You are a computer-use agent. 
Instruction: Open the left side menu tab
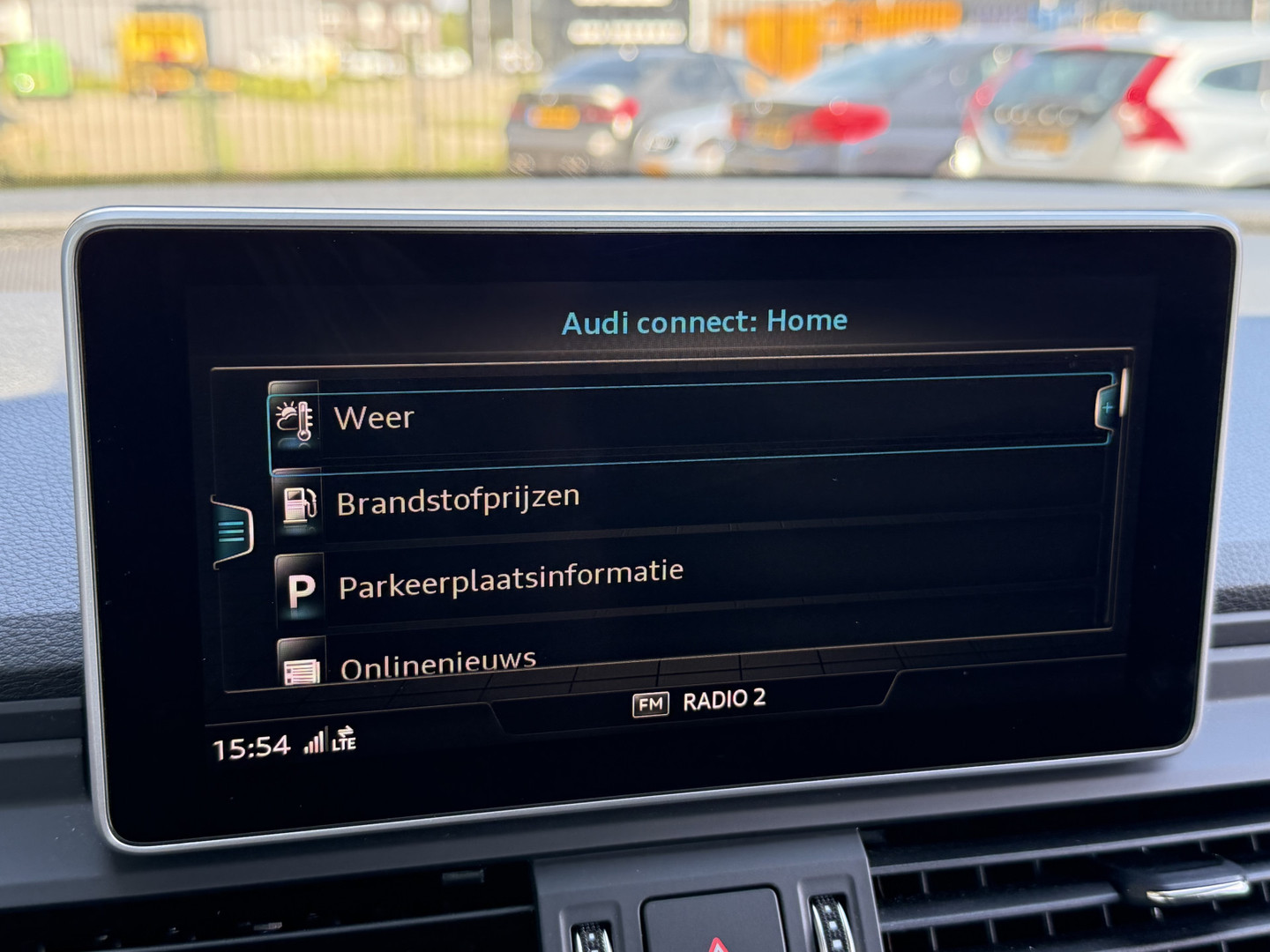point(232,532)
